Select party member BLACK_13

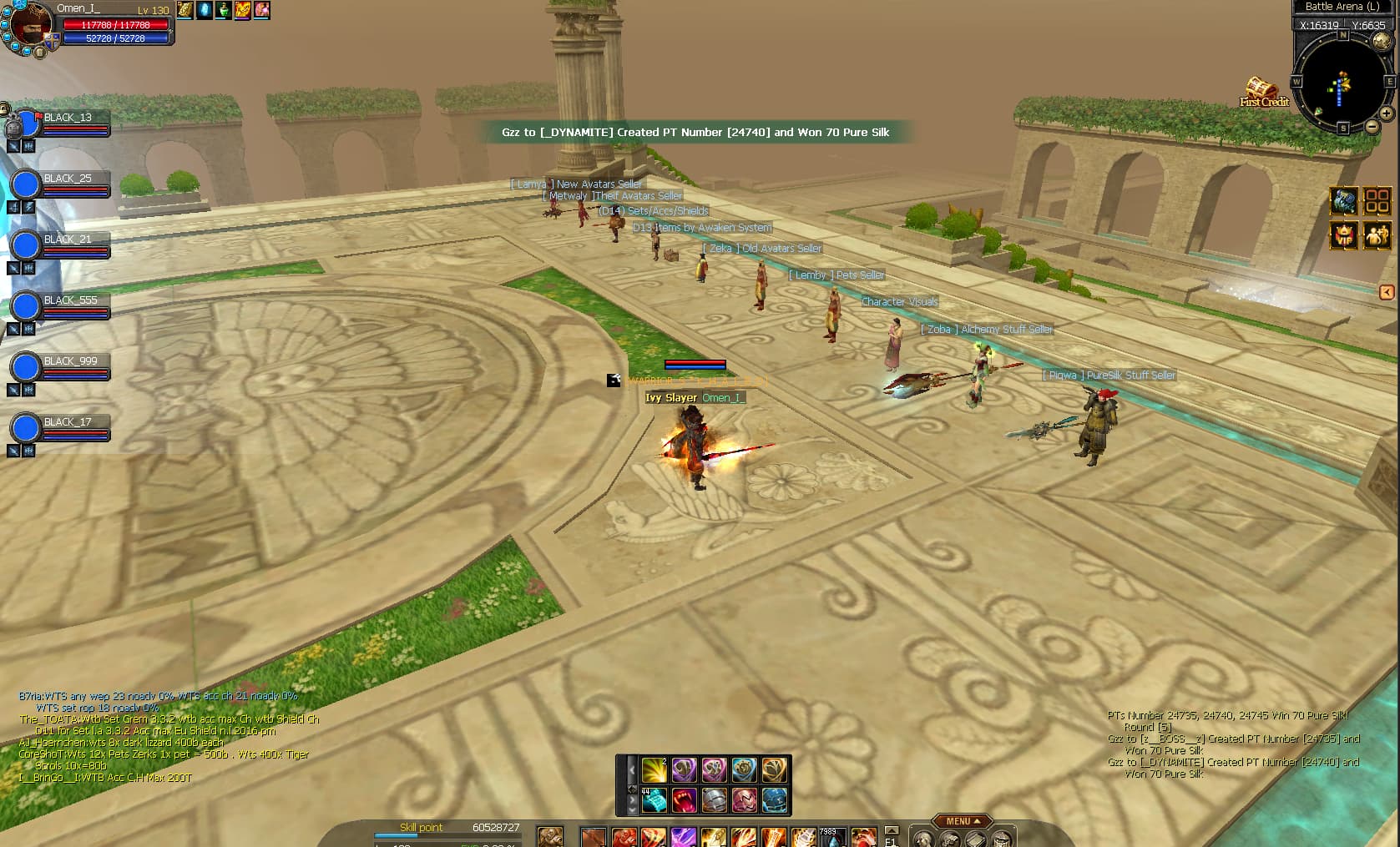tap(67, 118)
